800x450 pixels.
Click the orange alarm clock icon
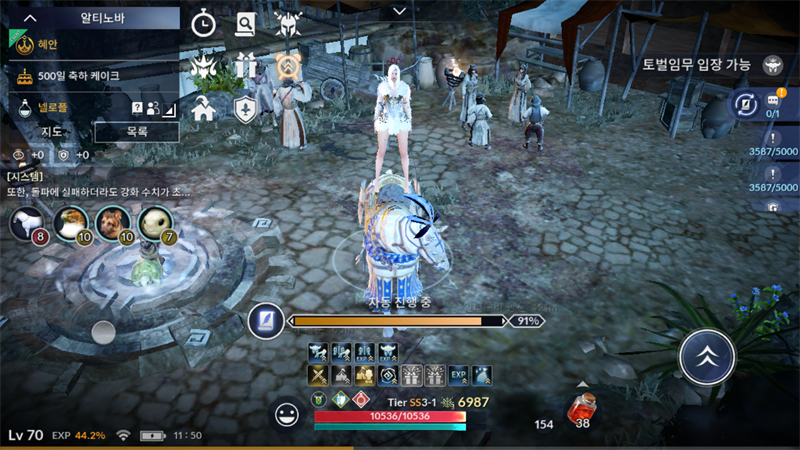click(289, 66)
